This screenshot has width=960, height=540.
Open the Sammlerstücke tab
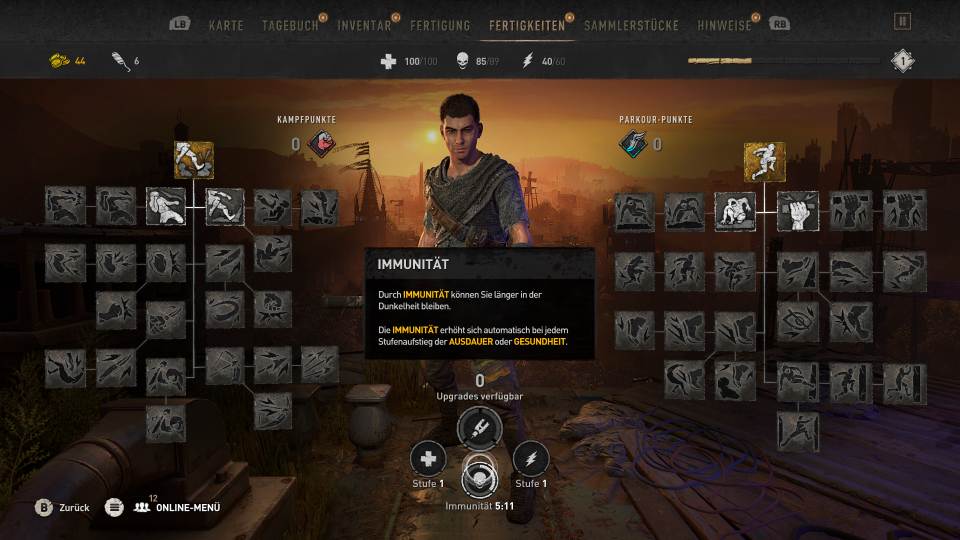tap(631, 25)
